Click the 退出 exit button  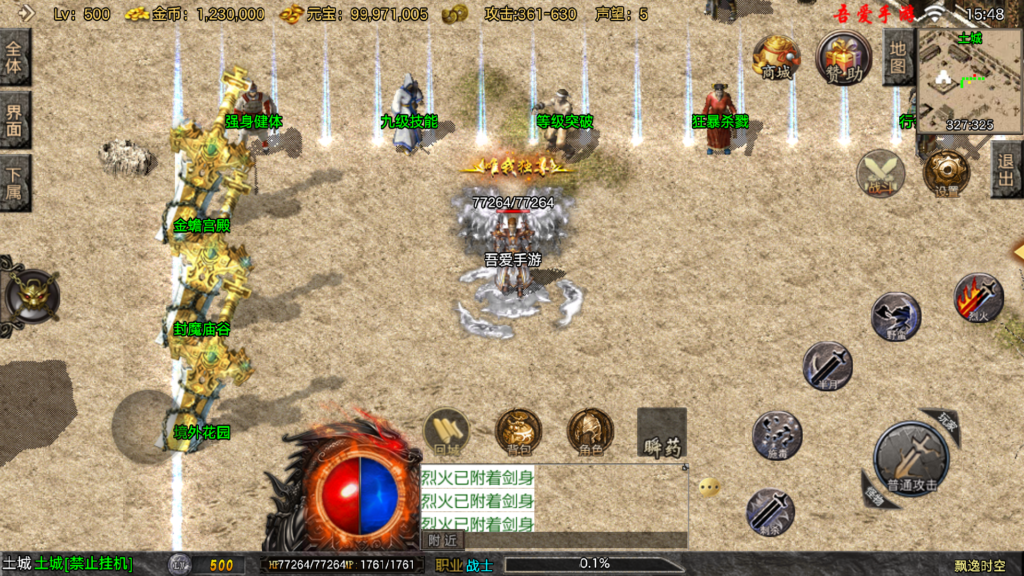click(x=1007, y=169)
